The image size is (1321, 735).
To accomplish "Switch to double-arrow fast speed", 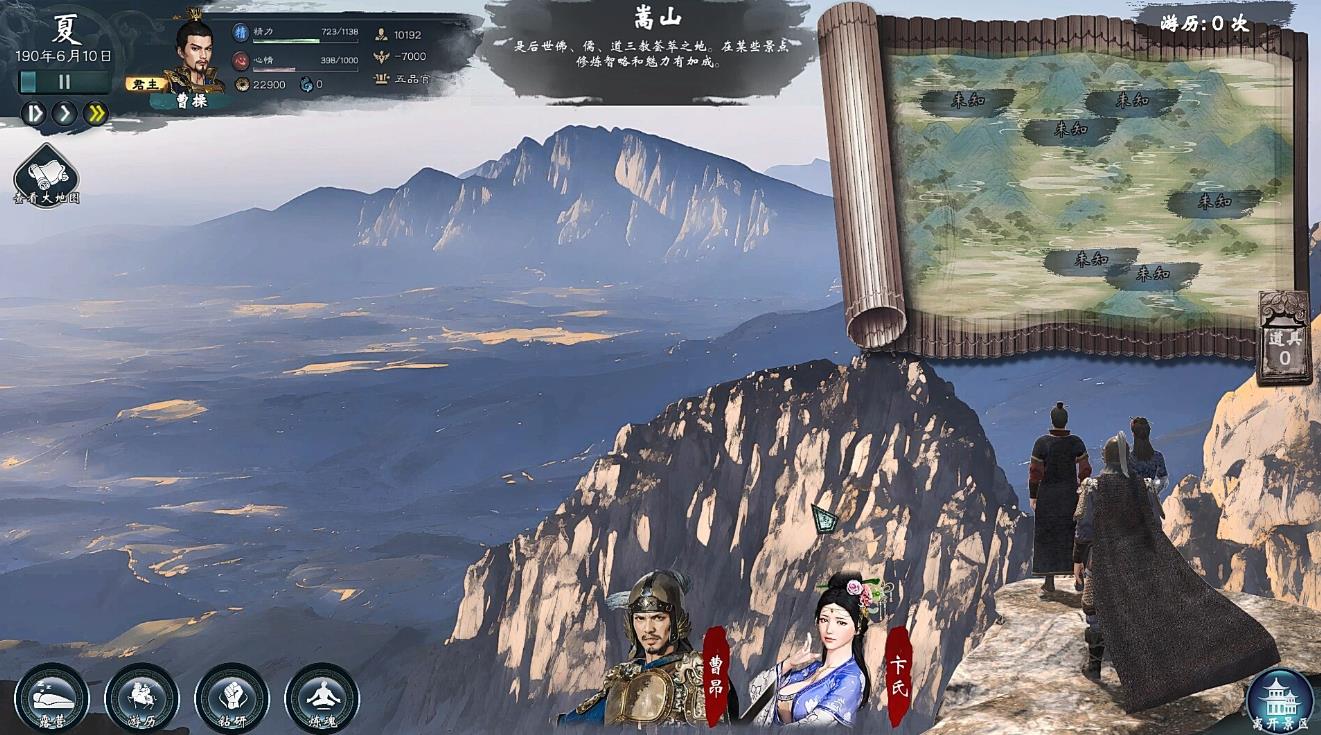I will 96,114.
